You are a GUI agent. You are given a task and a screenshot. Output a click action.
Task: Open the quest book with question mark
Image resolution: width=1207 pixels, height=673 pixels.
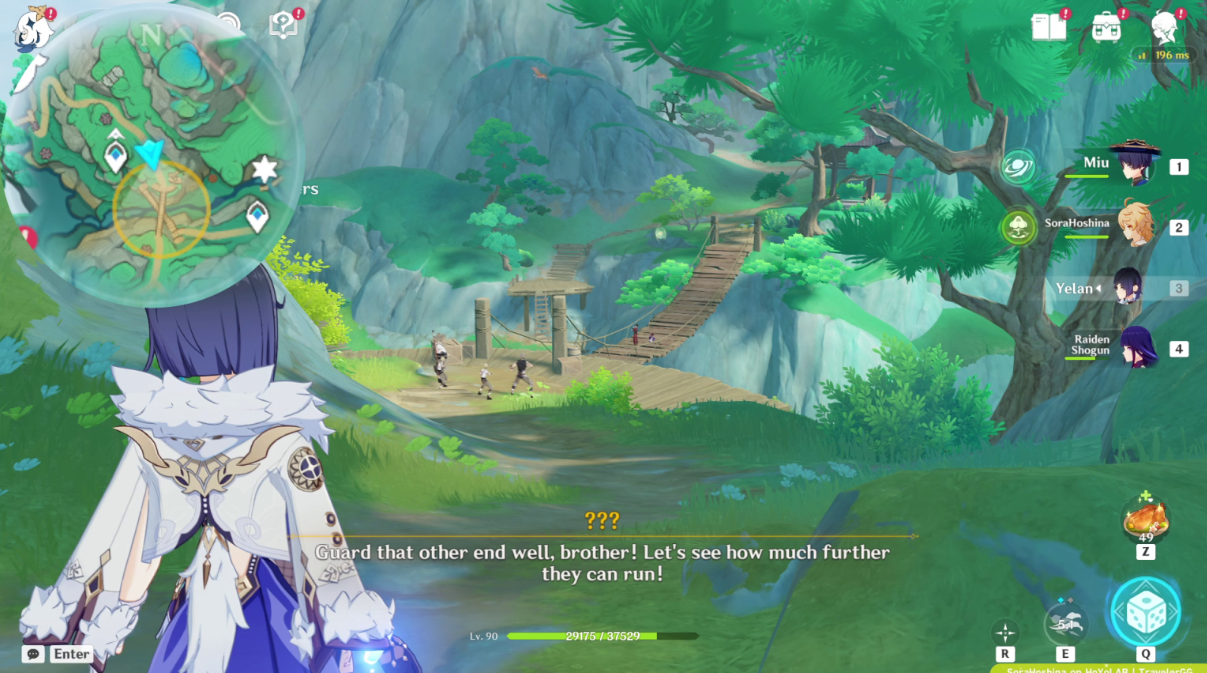pos(284,26)
